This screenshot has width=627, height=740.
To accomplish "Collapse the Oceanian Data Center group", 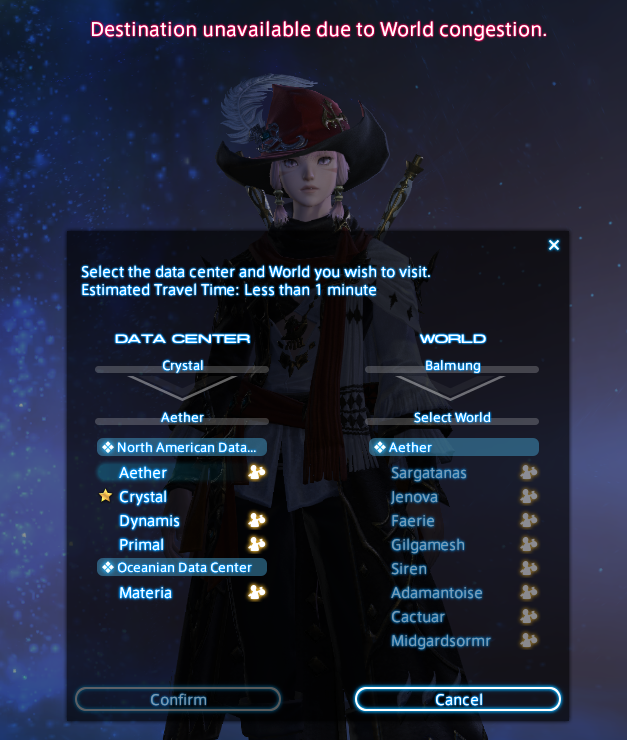I will pyautogui.click(x=182, y=567).
